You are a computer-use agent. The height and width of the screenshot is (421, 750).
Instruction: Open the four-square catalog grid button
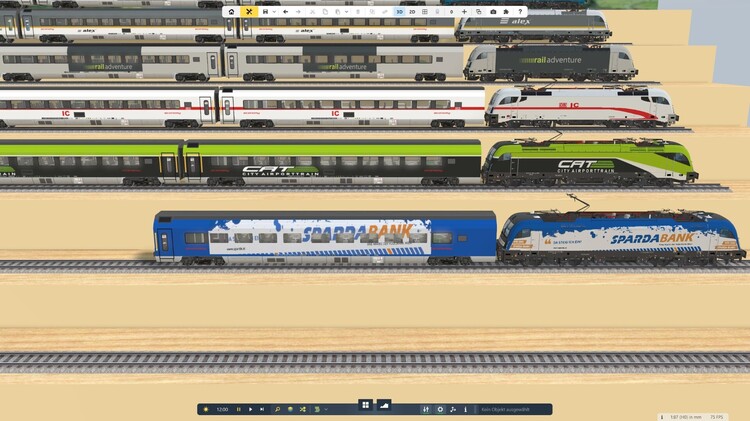(366, 405)
